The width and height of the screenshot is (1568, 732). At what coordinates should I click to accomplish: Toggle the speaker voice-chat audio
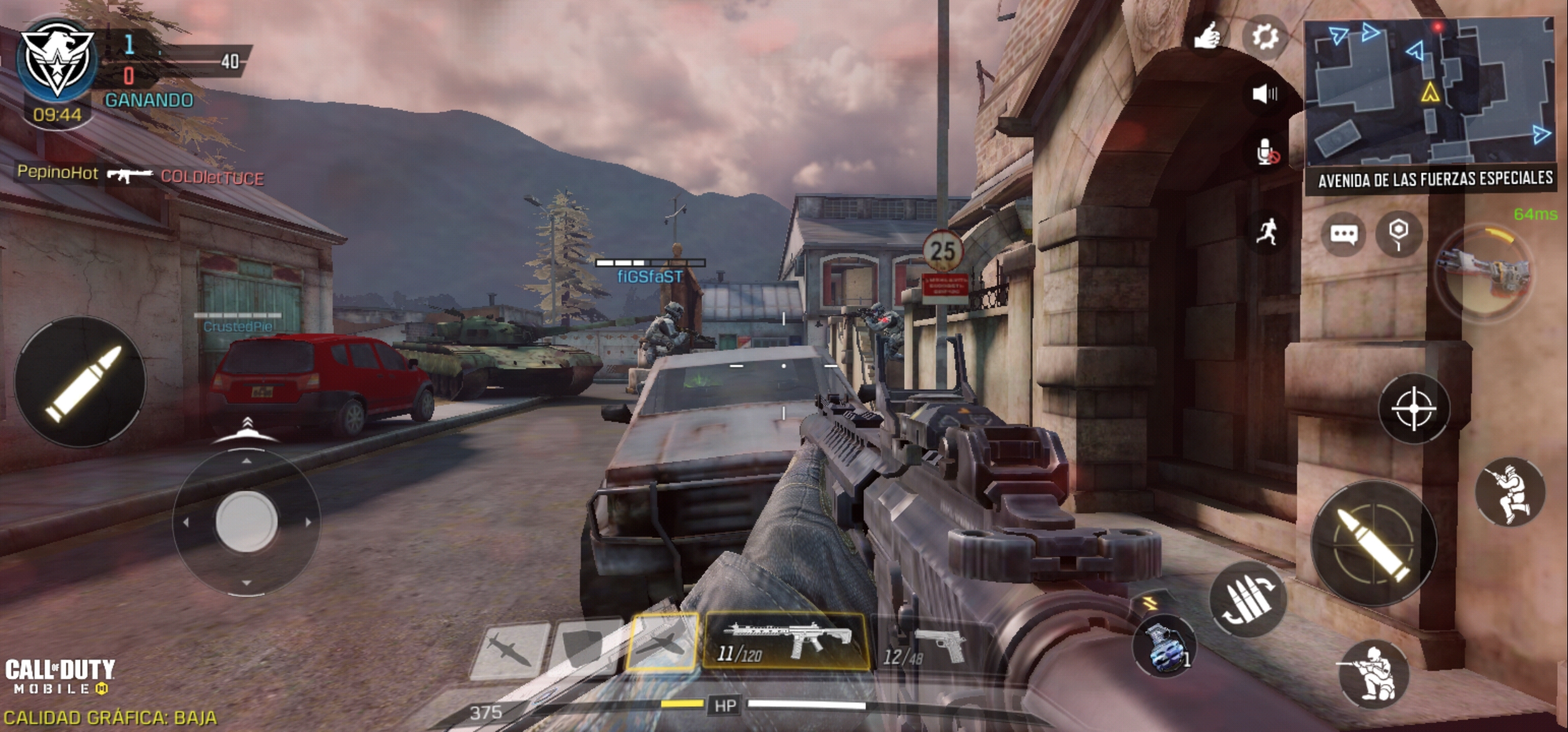1264,94
